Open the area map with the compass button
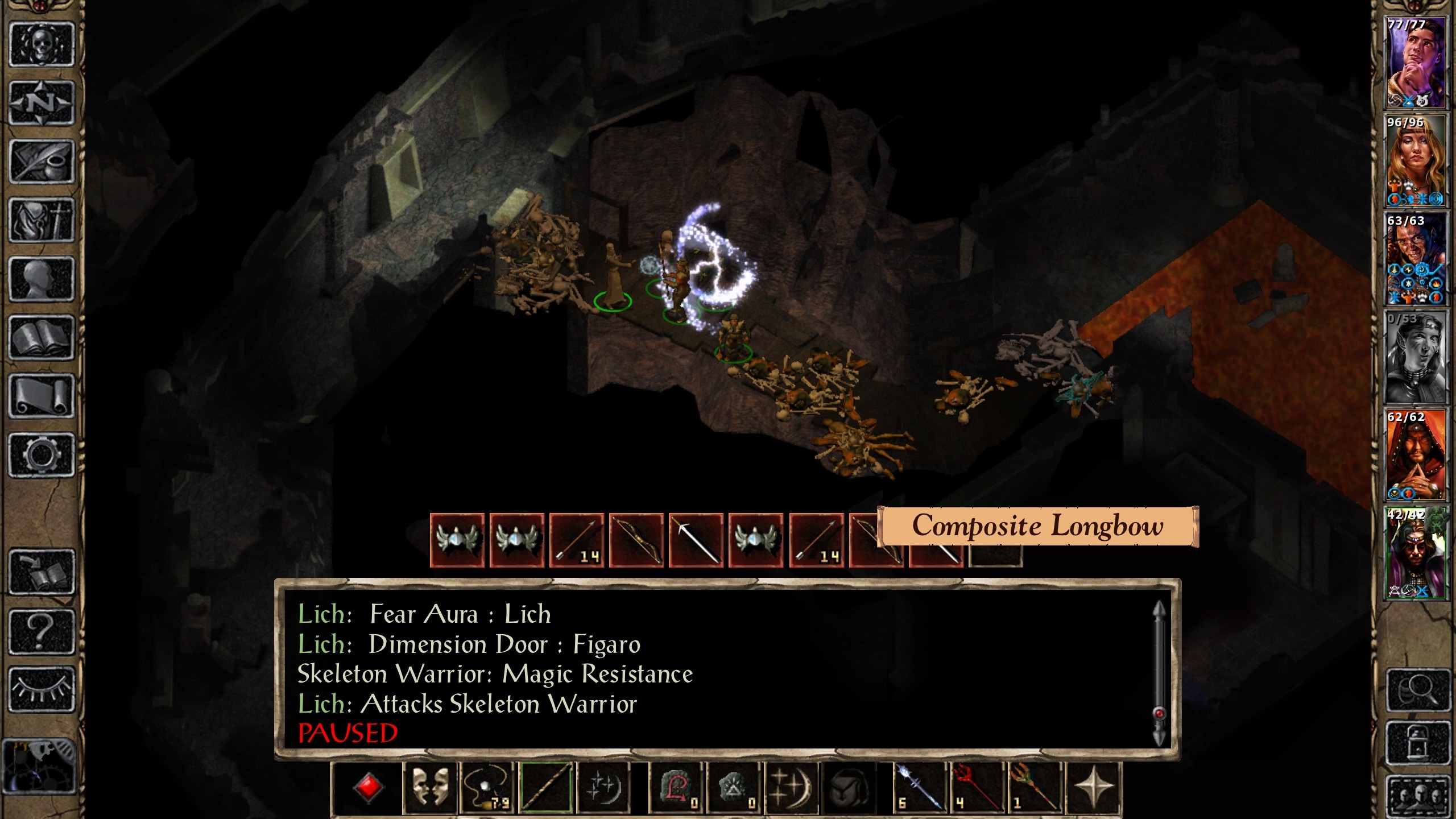This screenshot has height=819, width=1456. [x=42, y=103]
